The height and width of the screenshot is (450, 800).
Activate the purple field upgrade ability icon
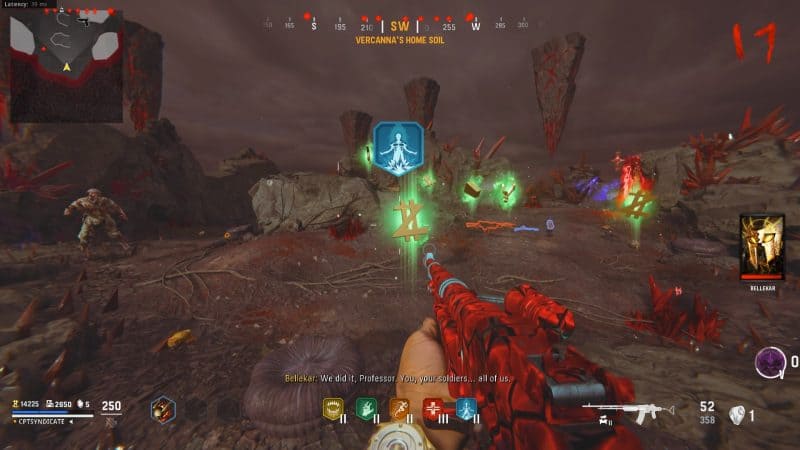pyautogui.click(x=771, y=362)
